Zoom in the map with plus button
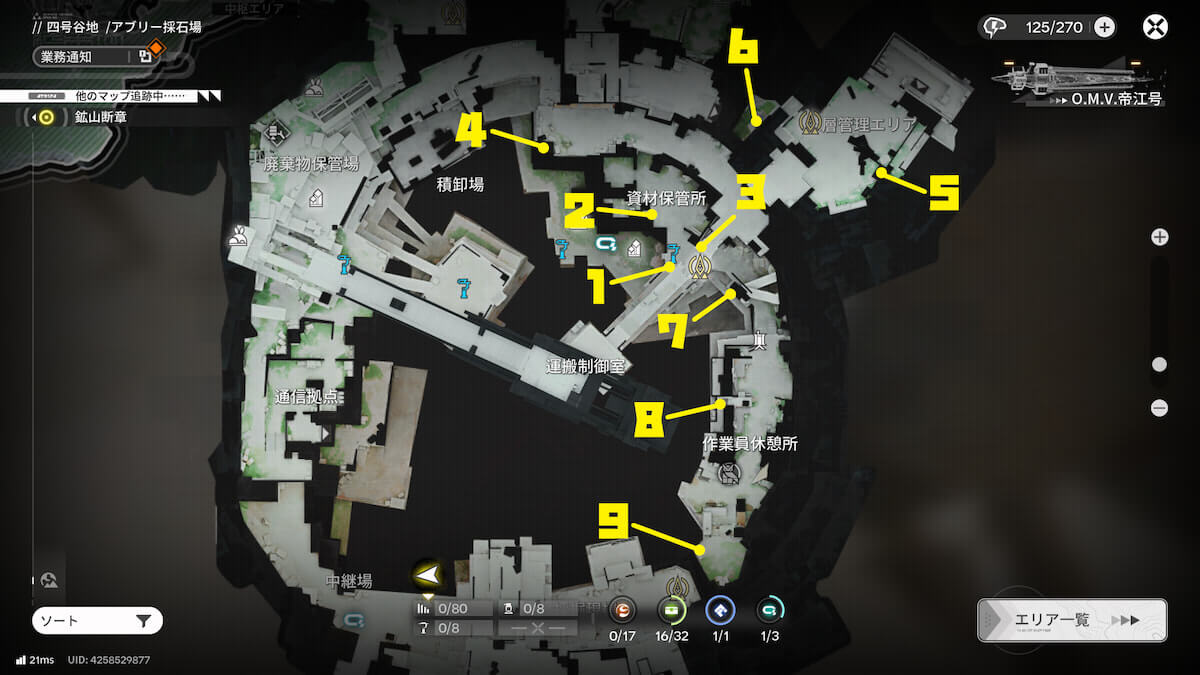 point(1159,237)
